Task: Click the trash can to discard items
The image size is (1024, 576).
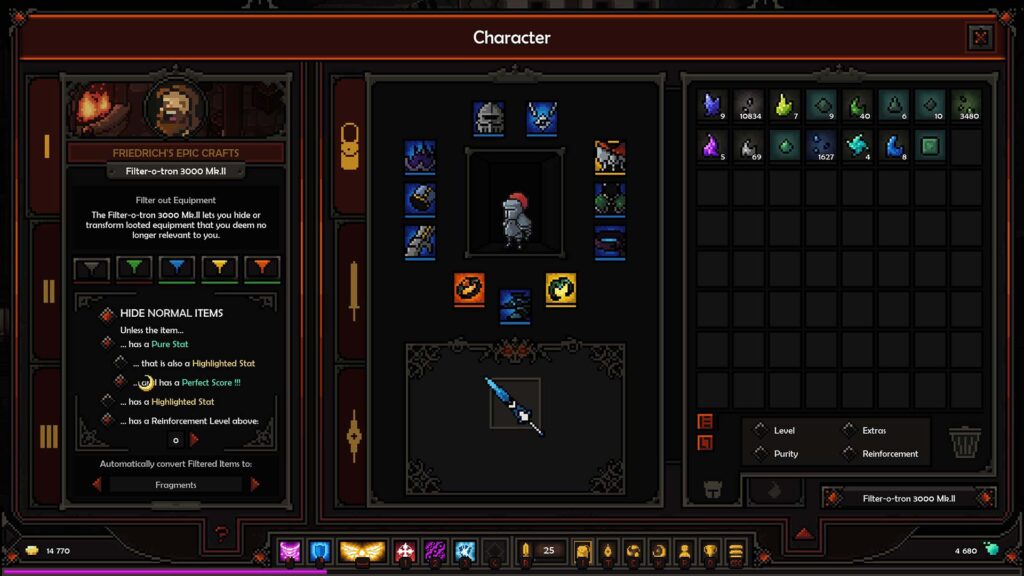Action: pyautogui.click(x=965, y=443)
